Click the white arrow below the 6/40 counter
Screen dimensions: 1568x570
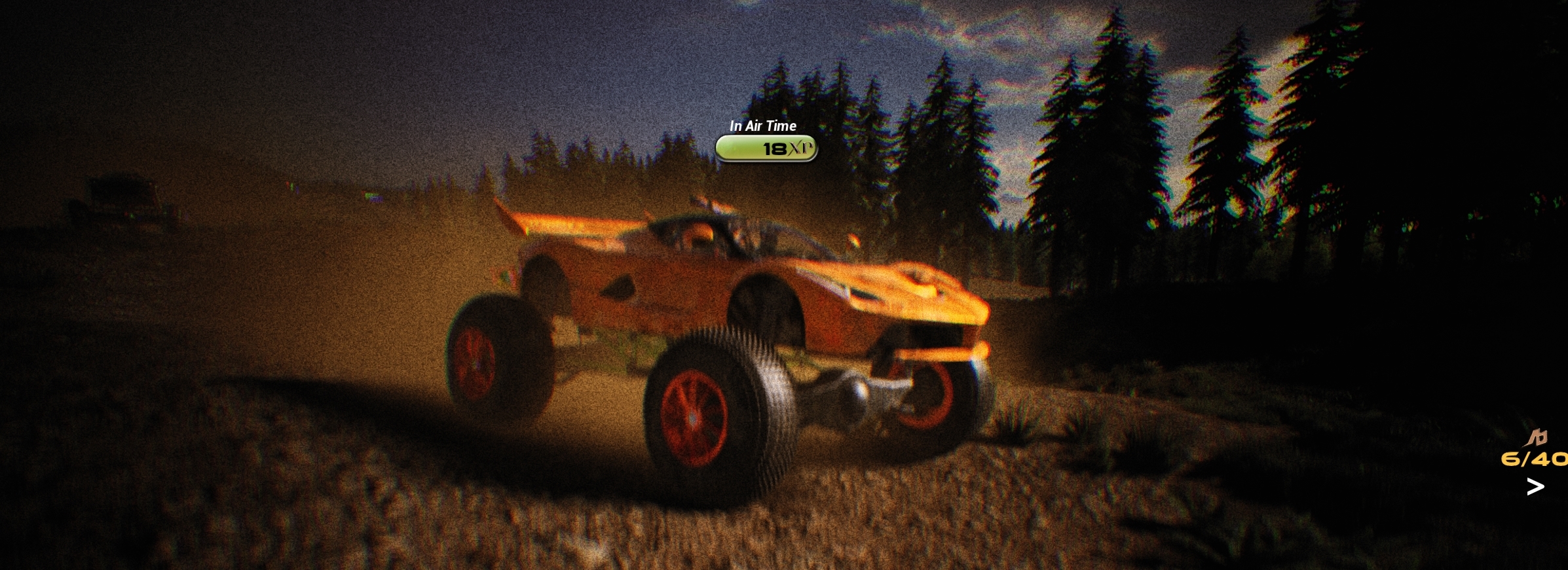click(x=1535, y=486)
